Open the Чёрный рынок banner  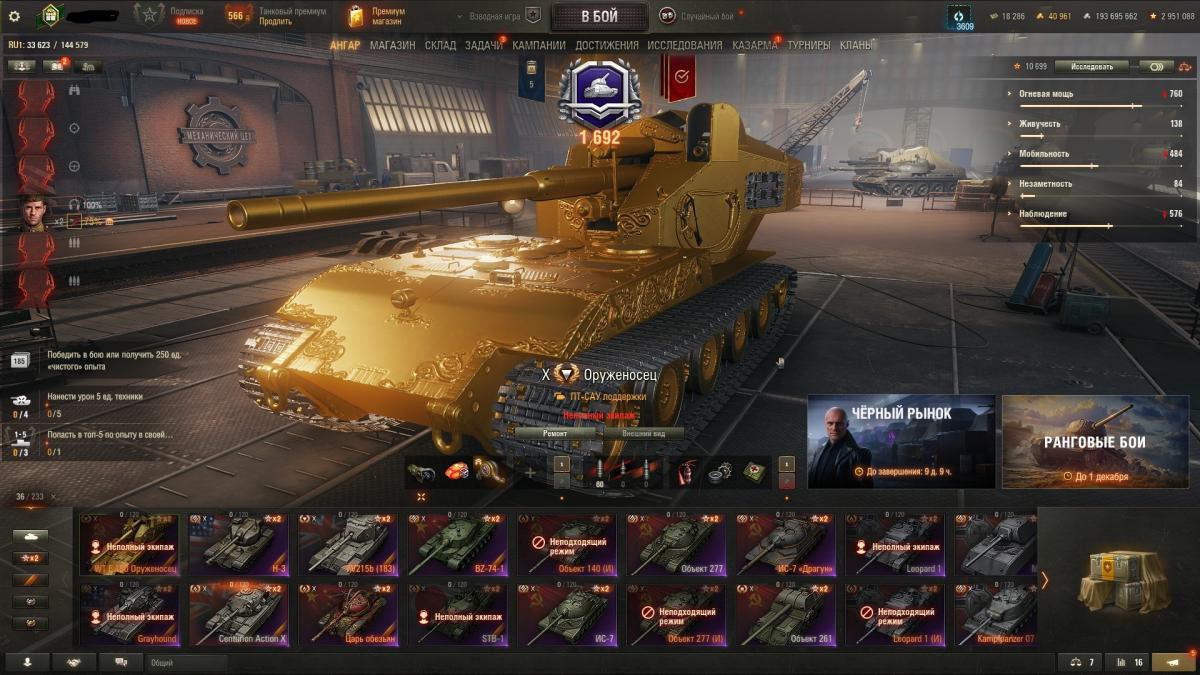901,441
